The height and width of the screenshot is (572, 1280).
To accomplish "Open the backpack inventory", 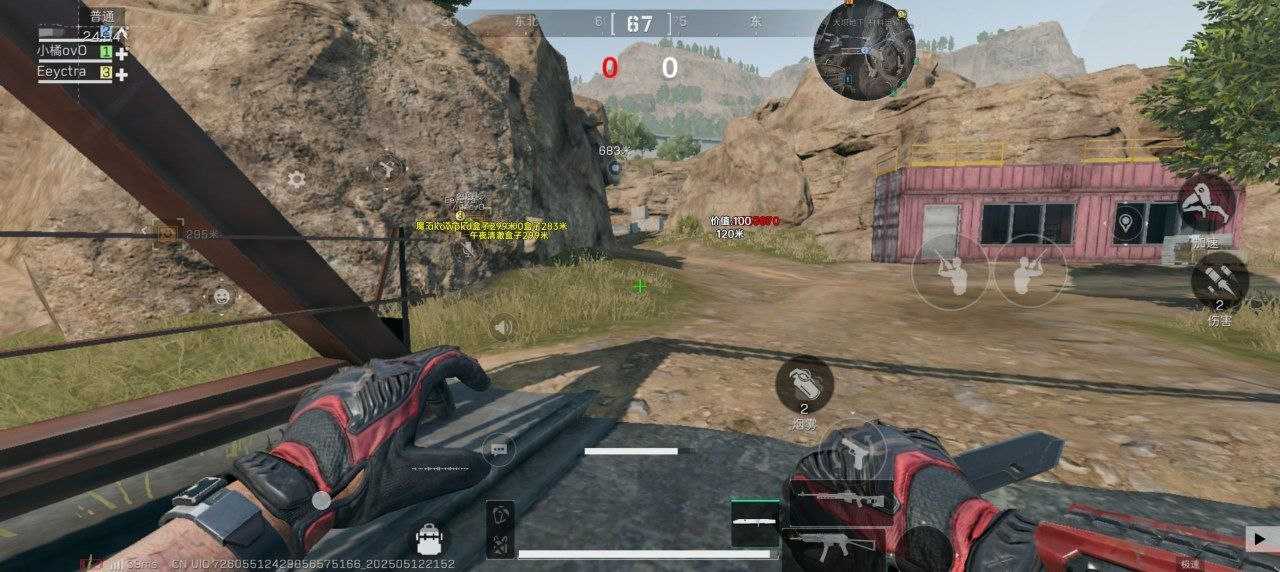I will click(x=430, y=541).
